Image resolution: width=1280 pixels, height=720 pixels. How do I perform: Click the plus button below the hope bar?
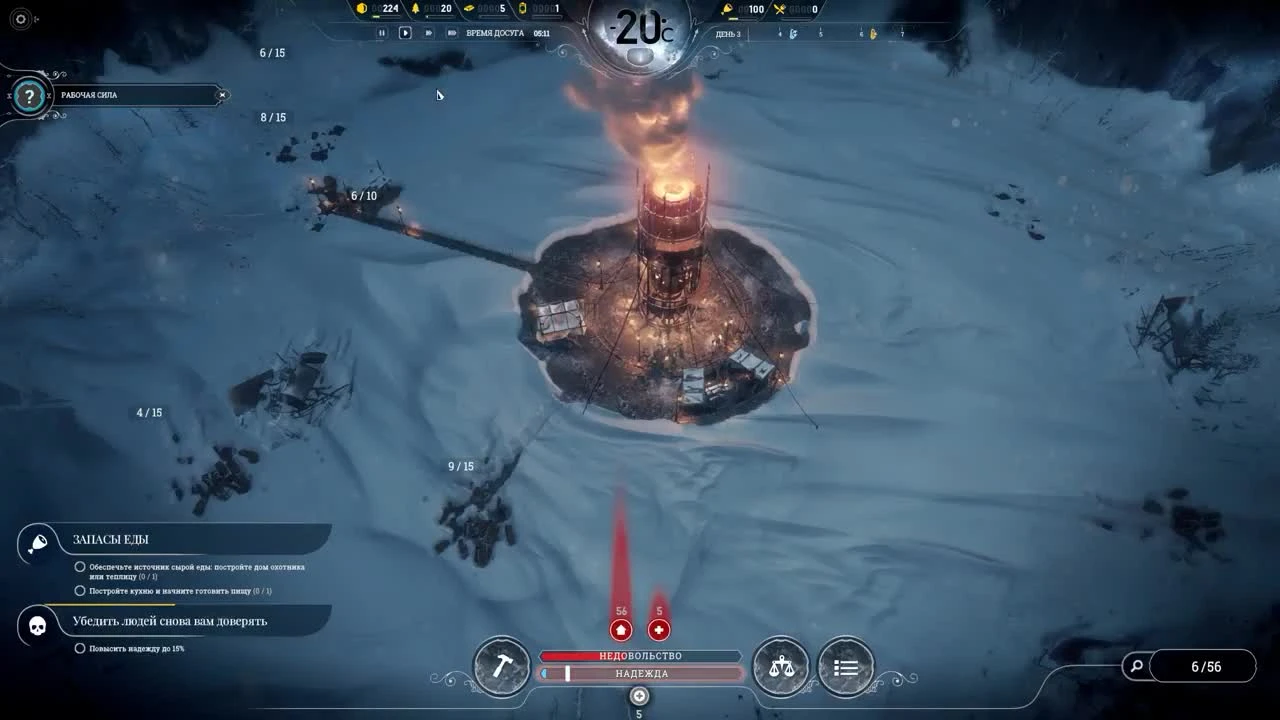click(637, 697)
